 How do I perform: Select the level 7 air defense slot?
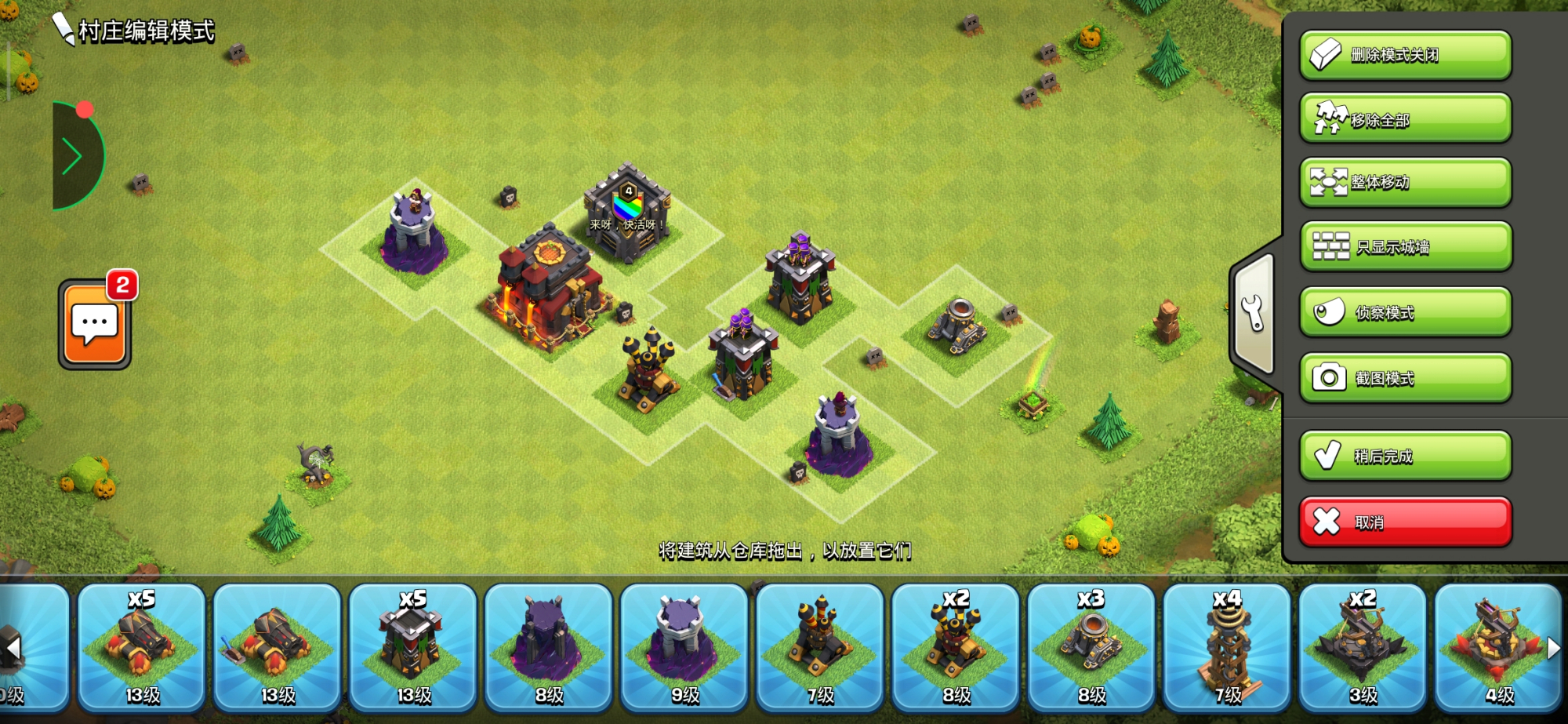tap(820, 647)
